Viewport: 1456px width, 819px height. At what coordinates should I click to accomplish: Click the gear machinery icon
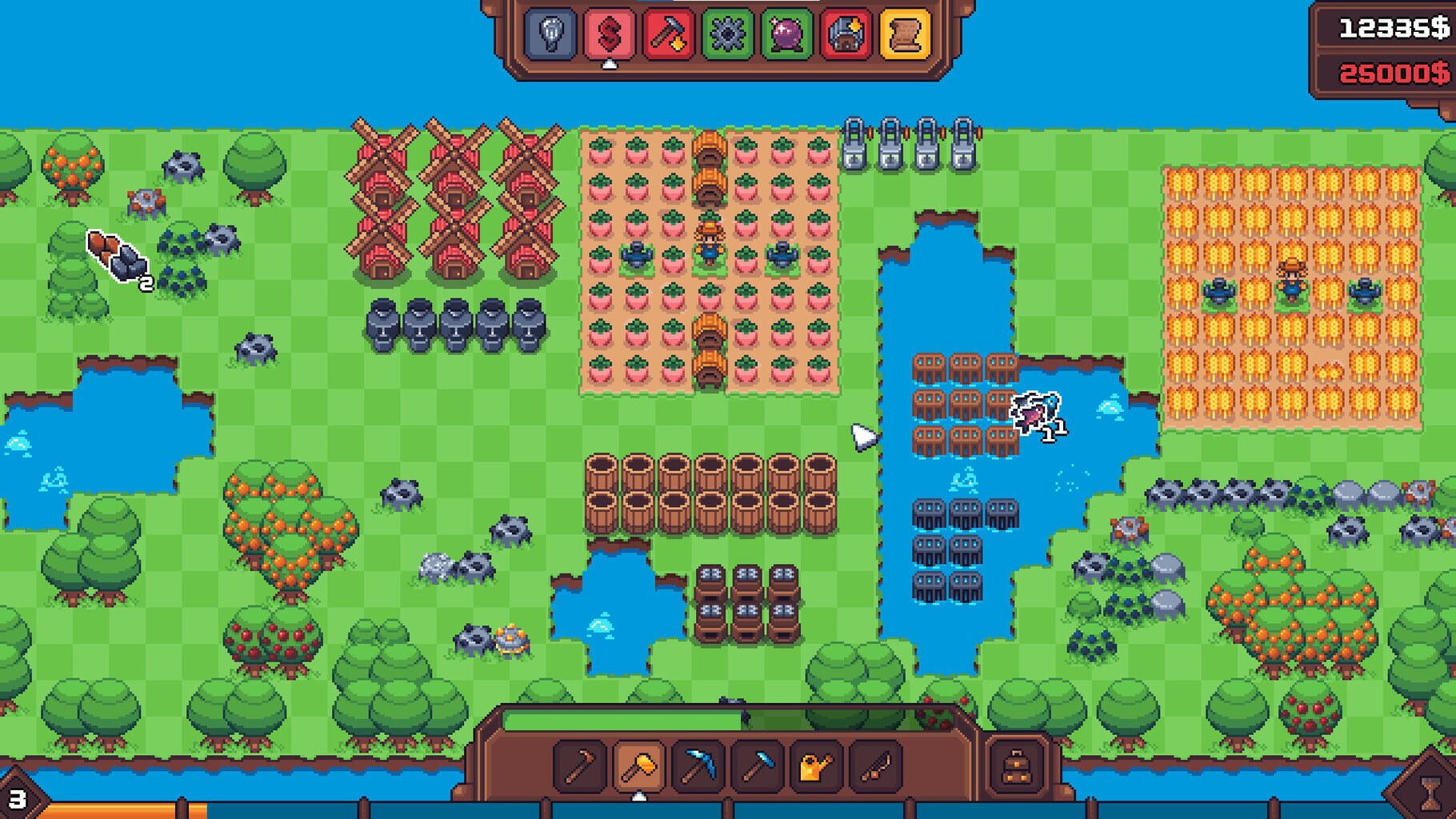728,34
